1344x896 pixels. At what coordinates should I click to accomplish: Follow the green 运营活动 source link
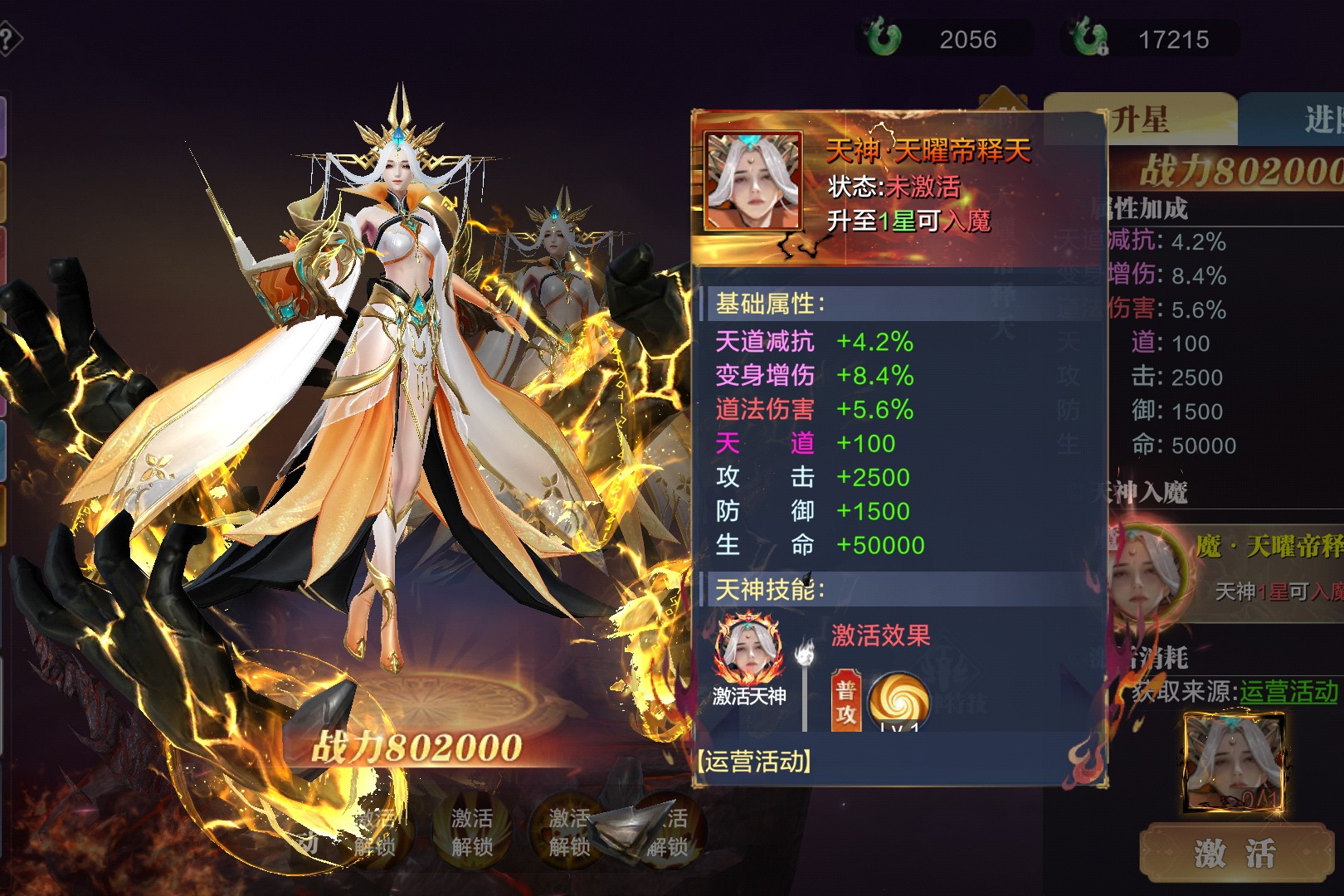pyautogui.click(x=1288, y=692)
